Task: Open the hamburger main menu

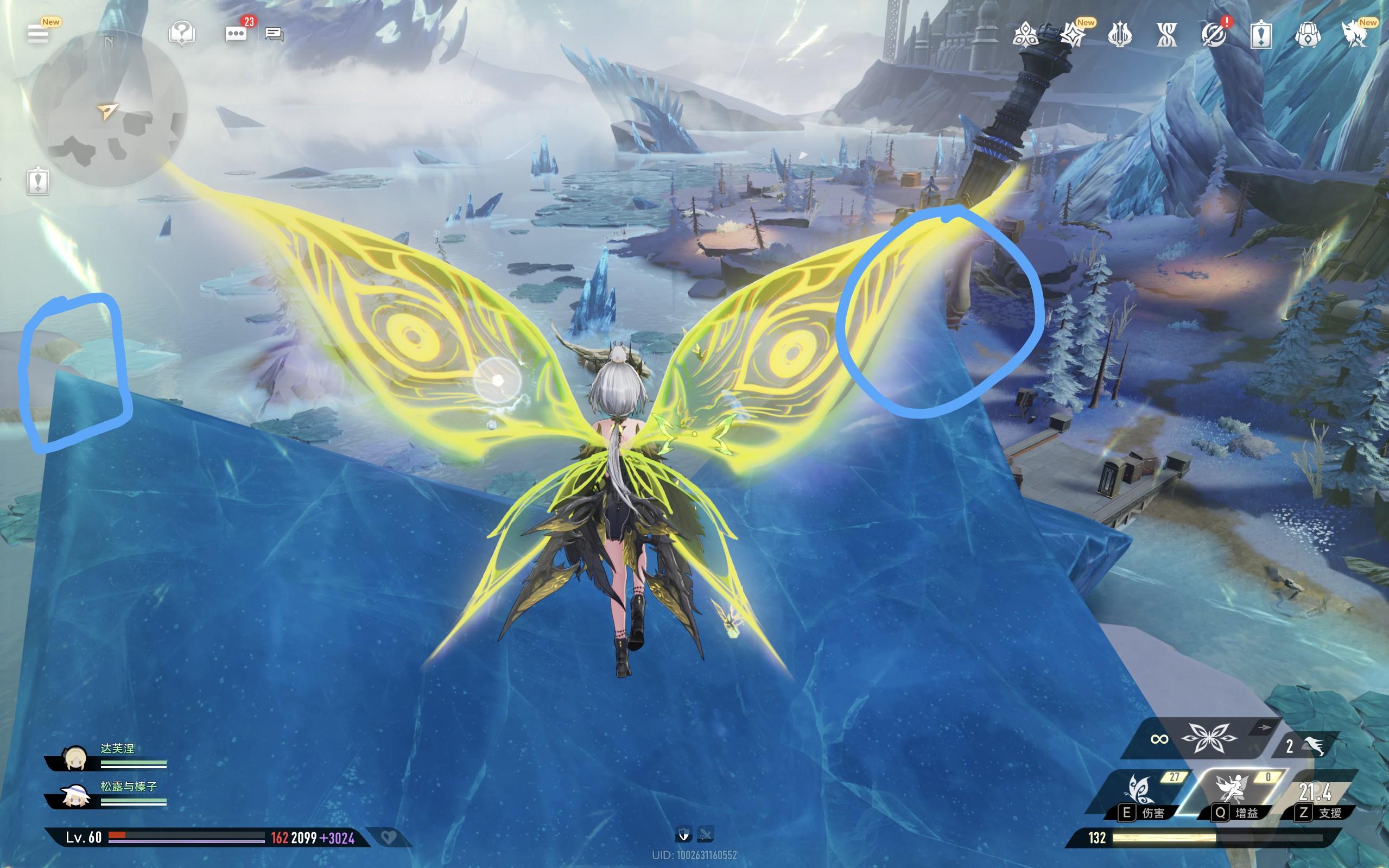Action: click(38, 34)
